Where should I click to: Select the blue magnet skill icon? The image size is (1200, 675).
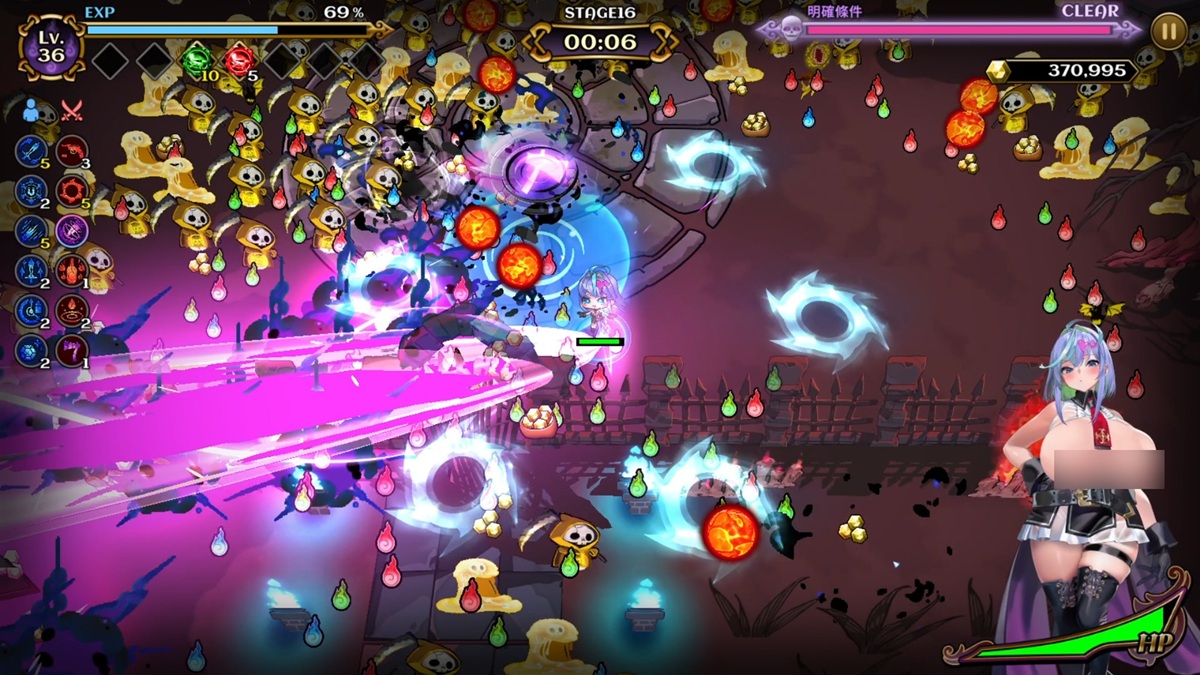[x=31, y=190]
